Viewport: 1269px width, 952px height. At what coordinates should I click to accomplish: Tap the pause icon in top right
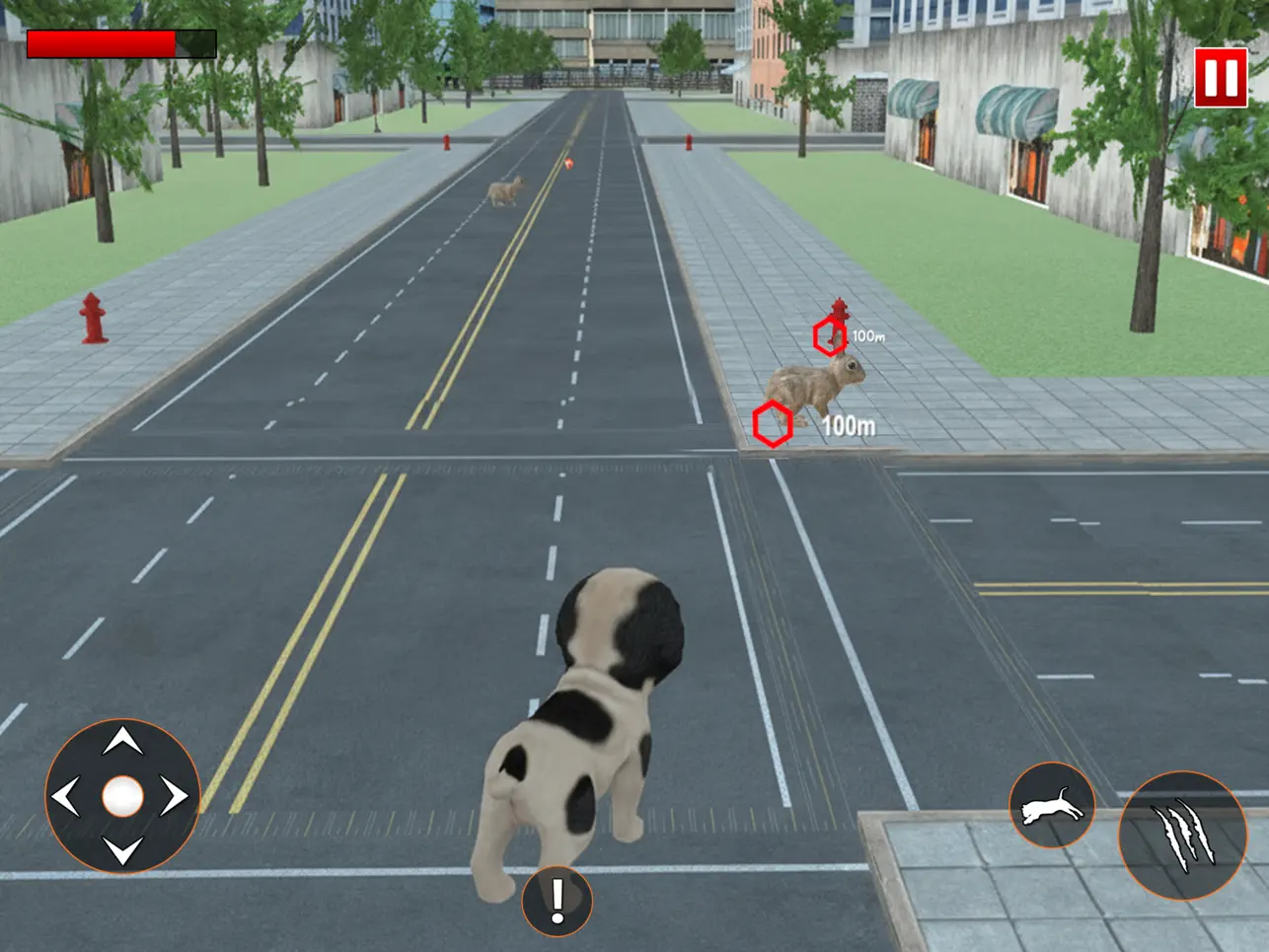[1223, 80]
